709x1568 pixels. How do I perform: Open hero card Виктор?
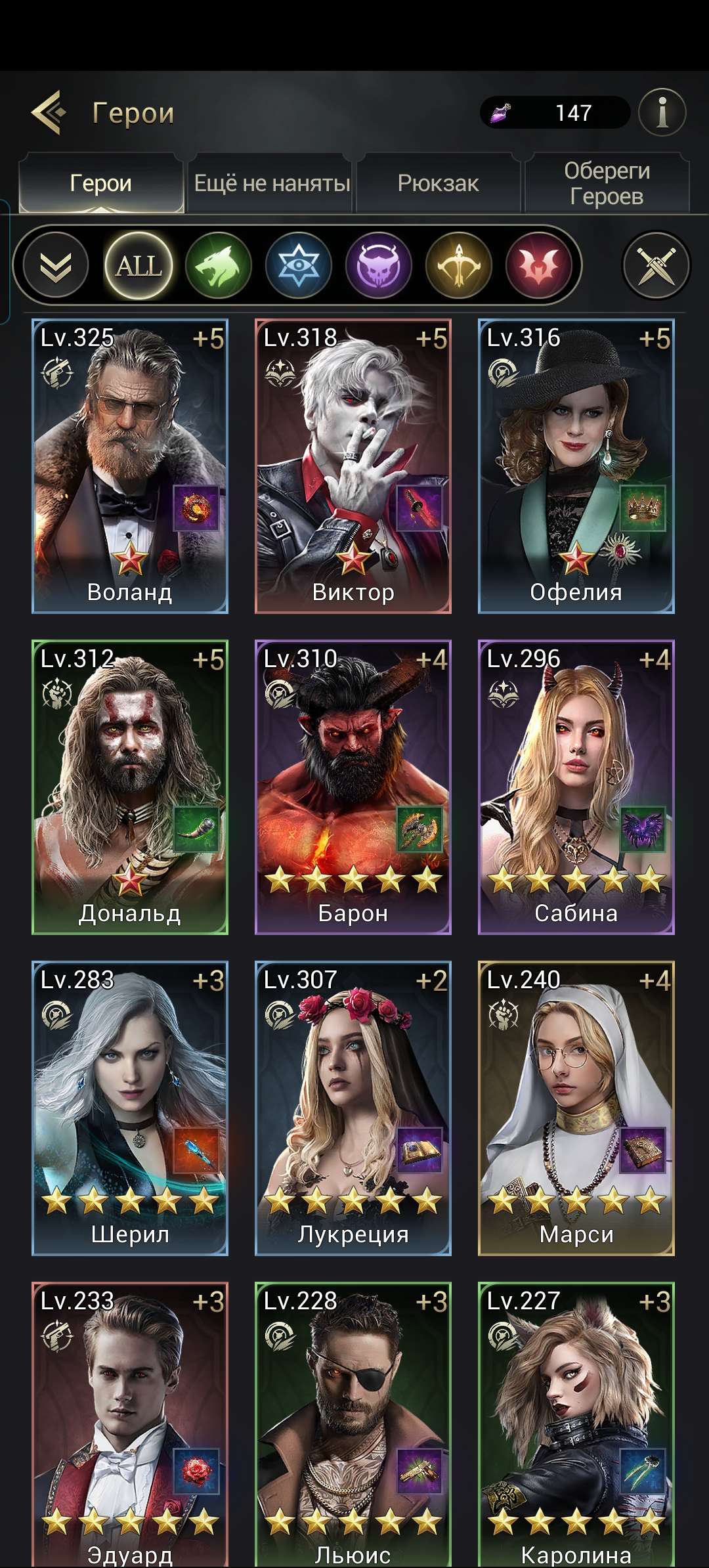pos(353,466)
